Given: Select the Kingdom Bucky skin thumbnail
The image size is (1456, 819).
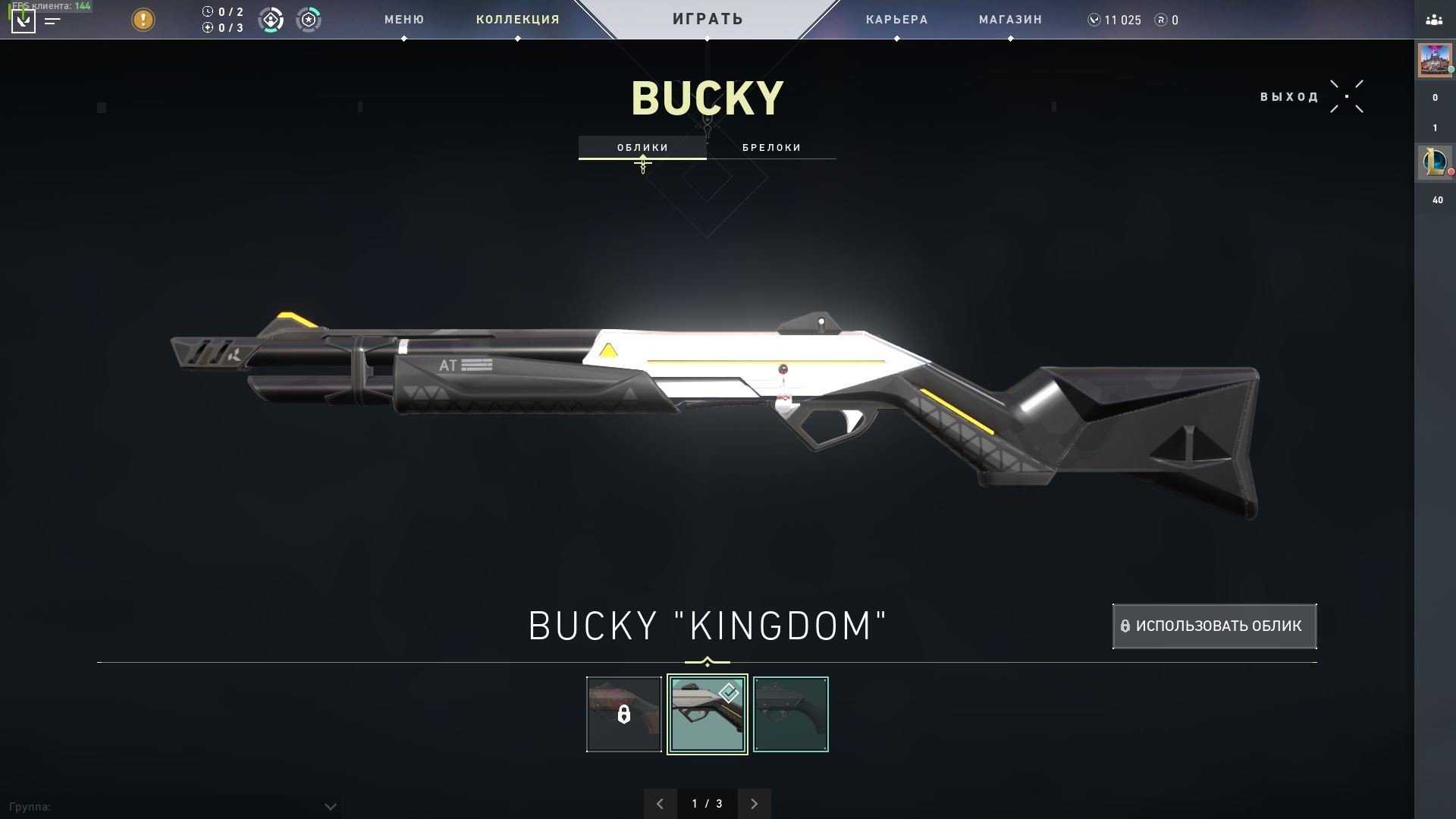Looking at the screenshot, I should click(707, 714).
